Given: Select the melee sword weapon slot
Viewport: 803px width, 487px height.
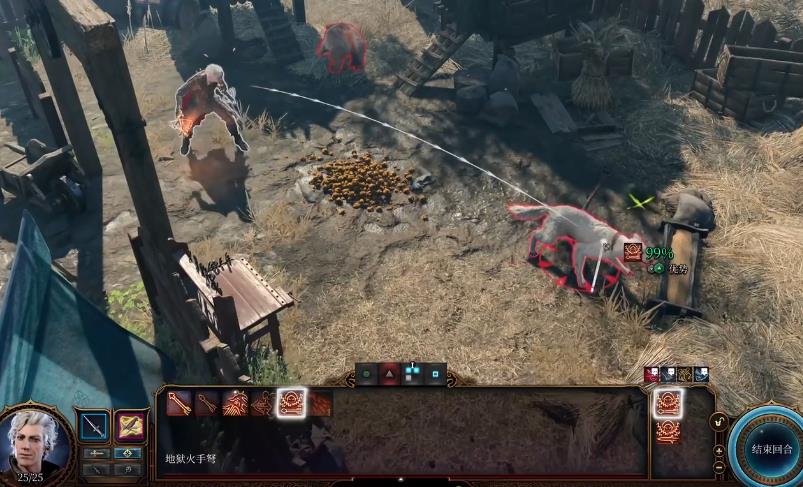Looking at the screenshot, I should 94,426.
